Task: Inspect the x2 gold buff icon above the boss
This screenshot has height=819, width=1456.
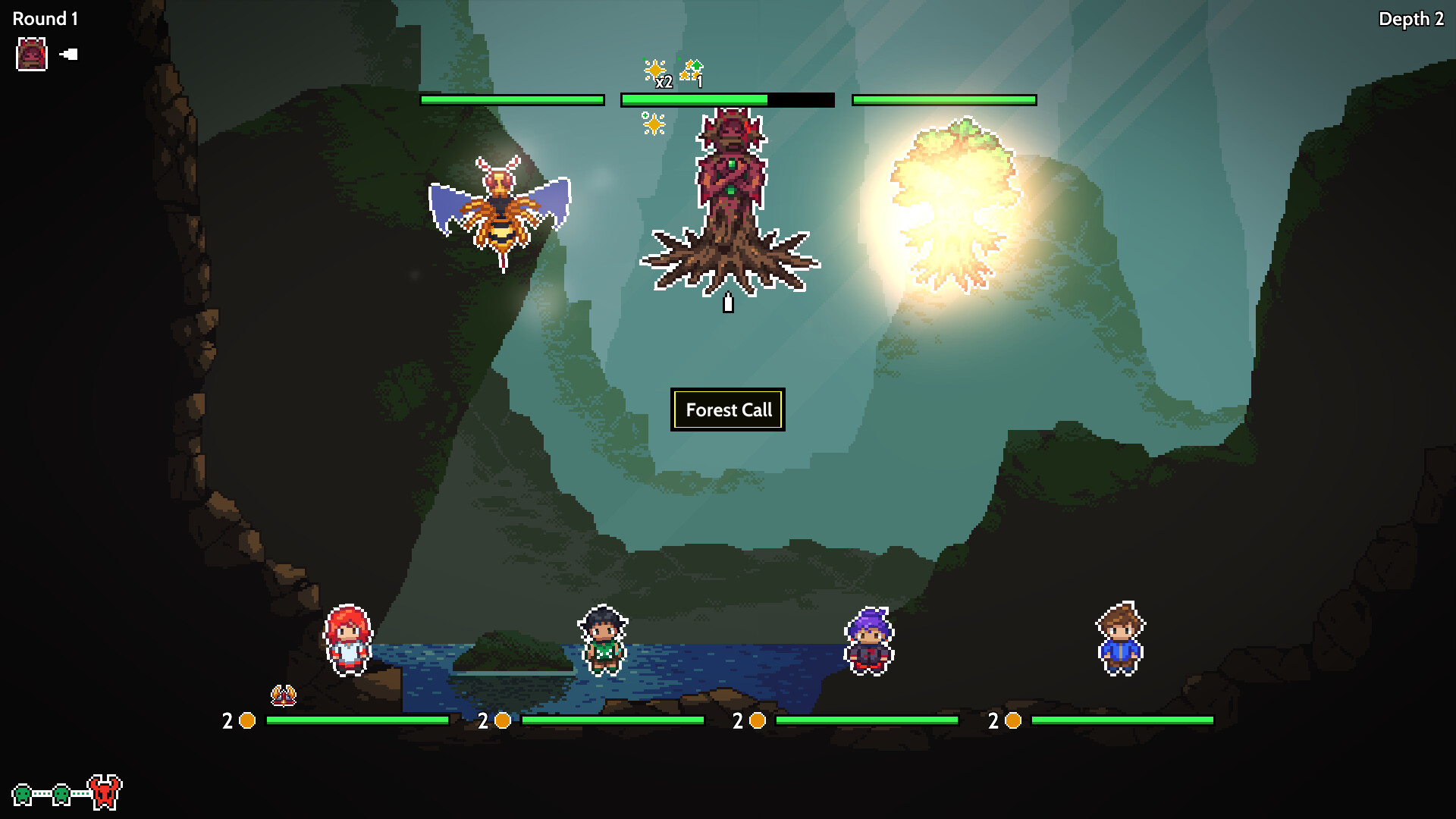Action: (654, 70)
